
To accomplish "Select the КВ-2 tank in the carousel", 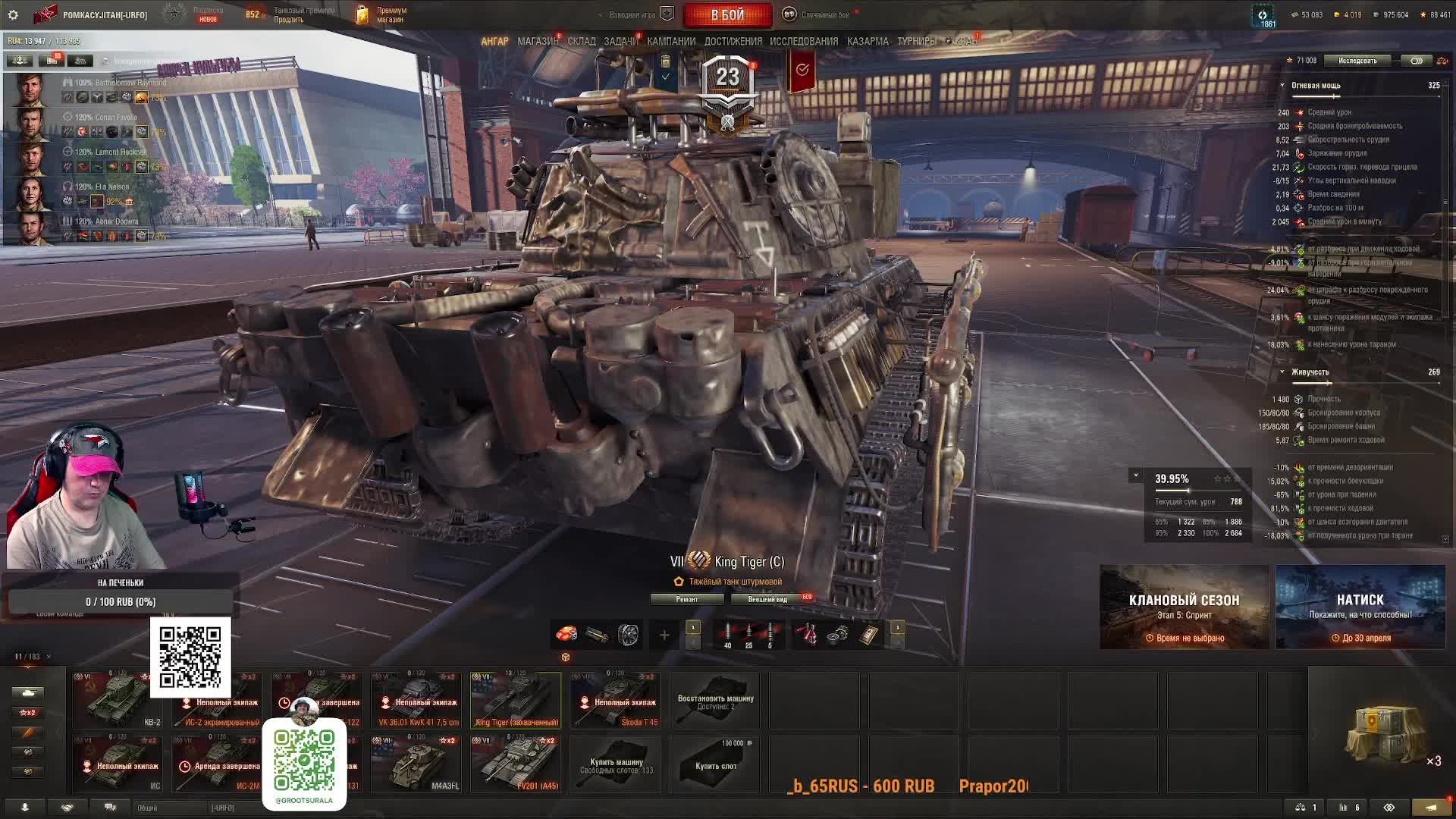I will click(119, 699).
